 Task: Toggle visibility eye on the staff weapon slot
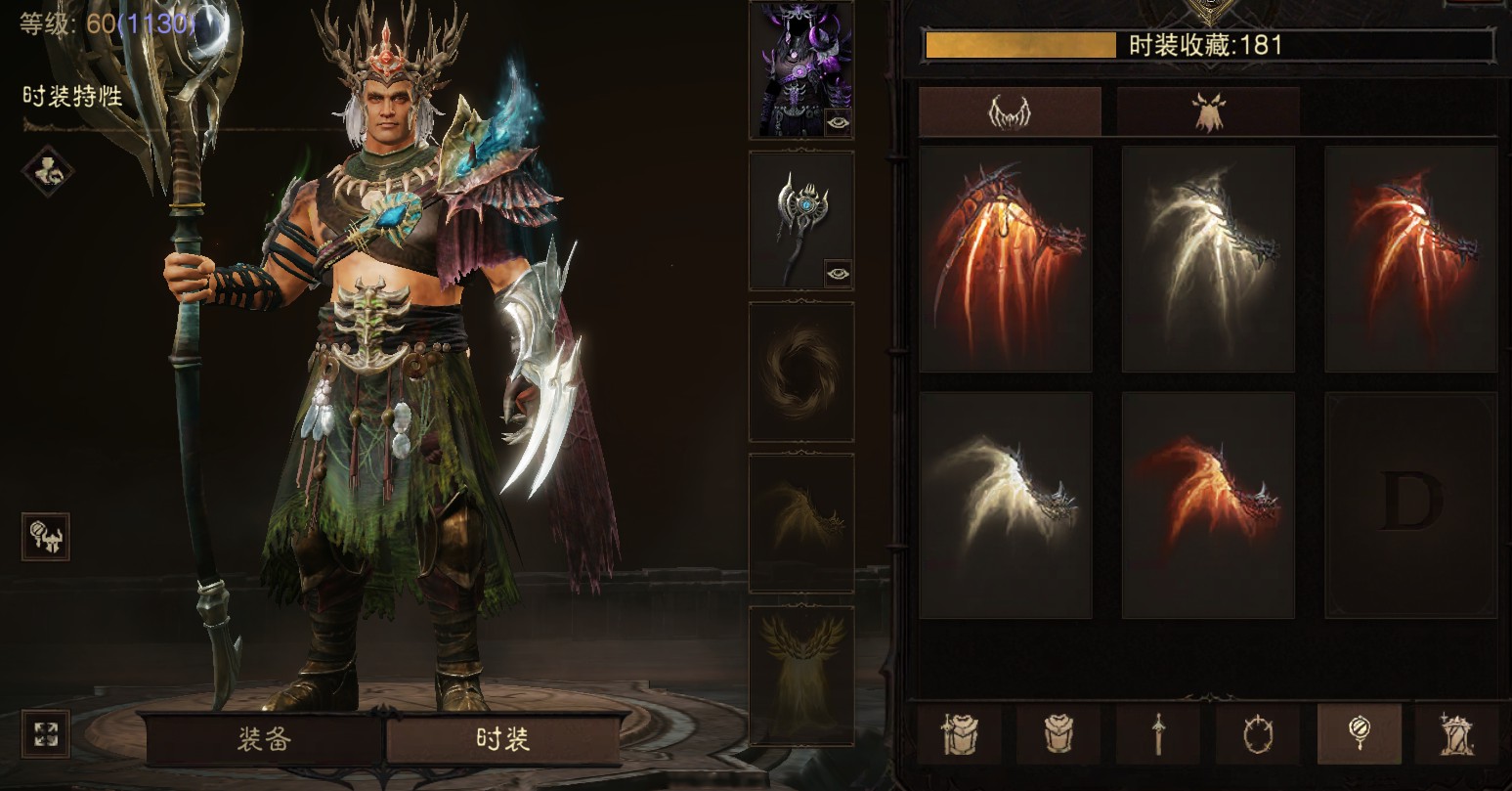[x=838, y=273]
